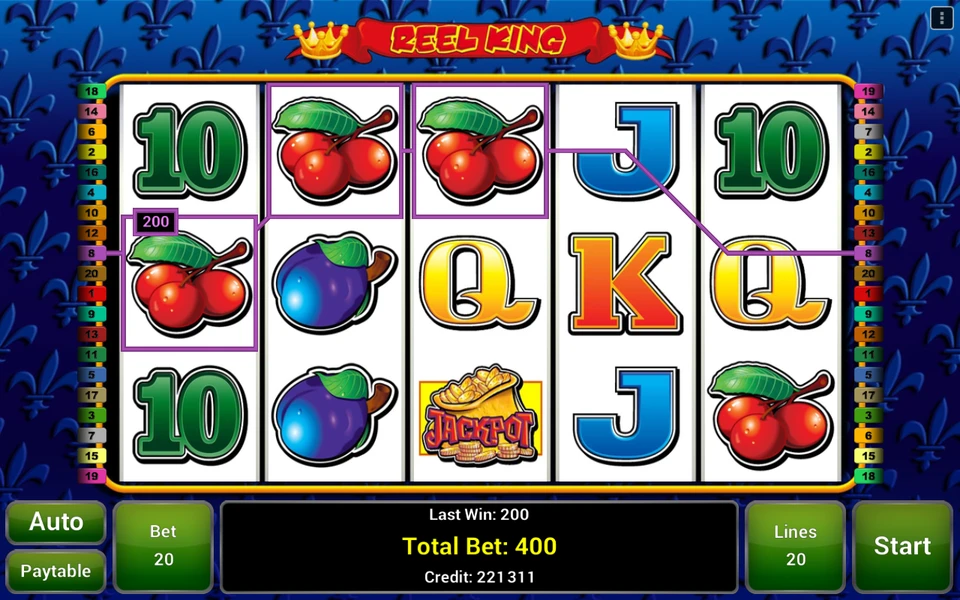Start spinning the reels

pos(901,546)
